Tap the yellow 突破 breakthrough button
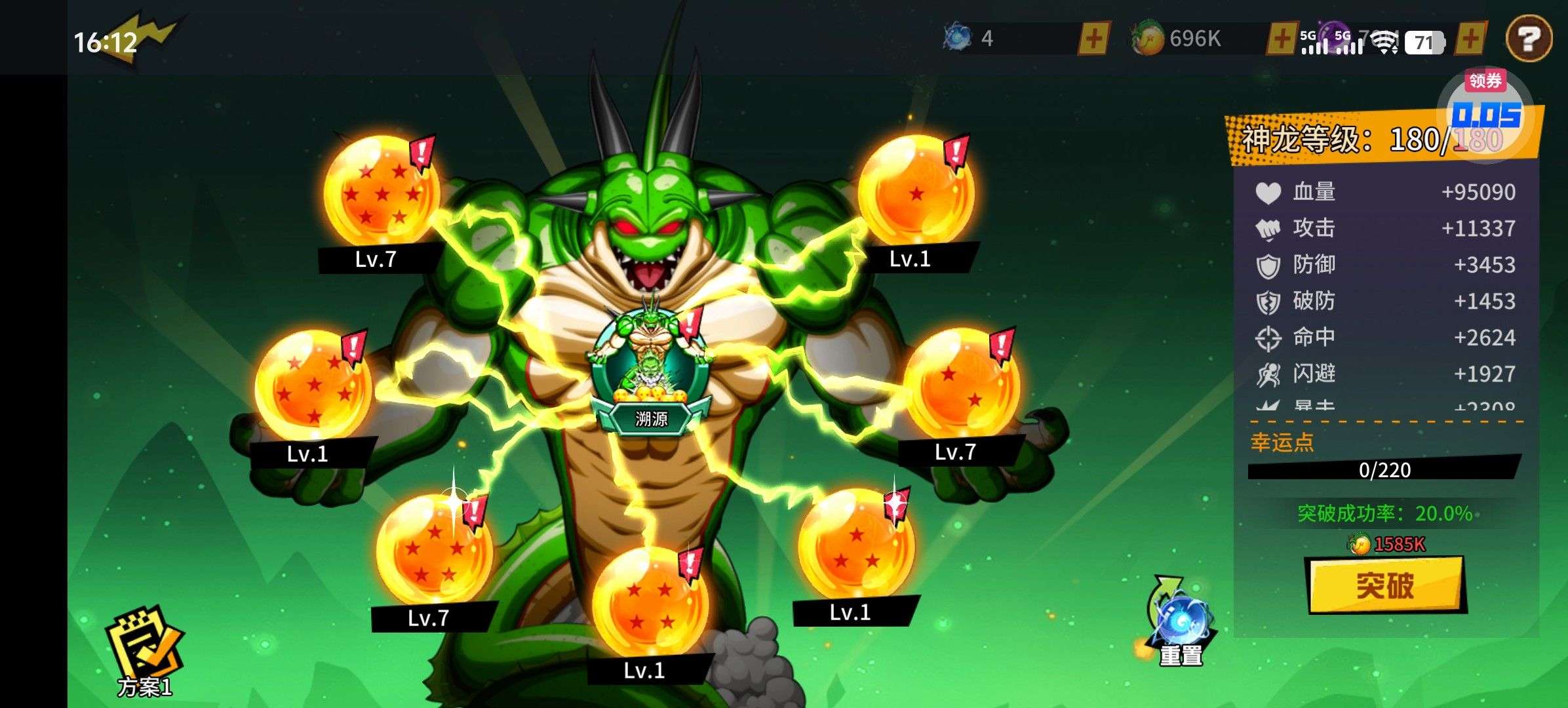Screen dimensions: 1568x708 tap(1385, 585)
